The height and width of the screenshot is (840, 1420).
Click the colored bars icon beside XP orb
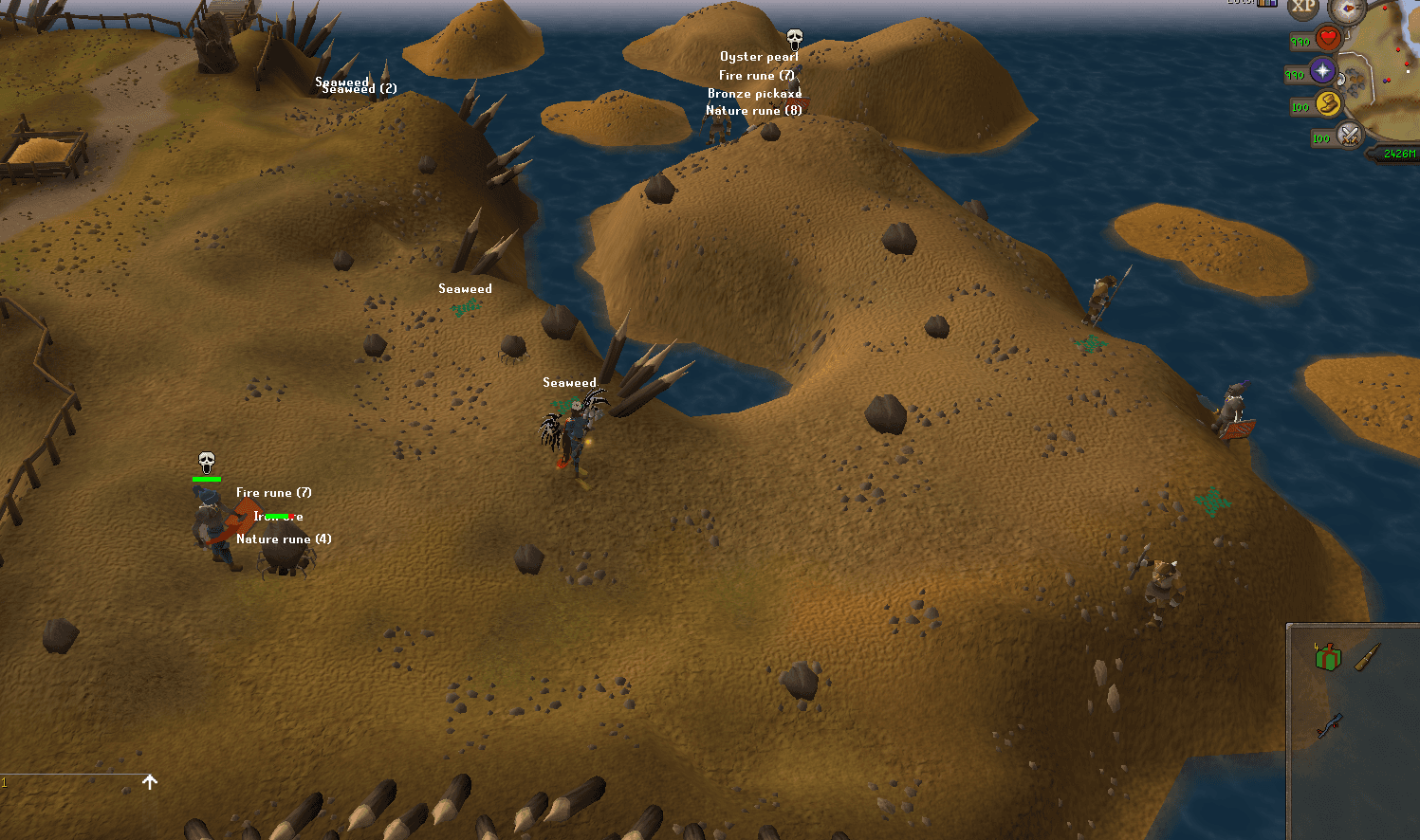pyautogui.click(x=1266, y=3)
